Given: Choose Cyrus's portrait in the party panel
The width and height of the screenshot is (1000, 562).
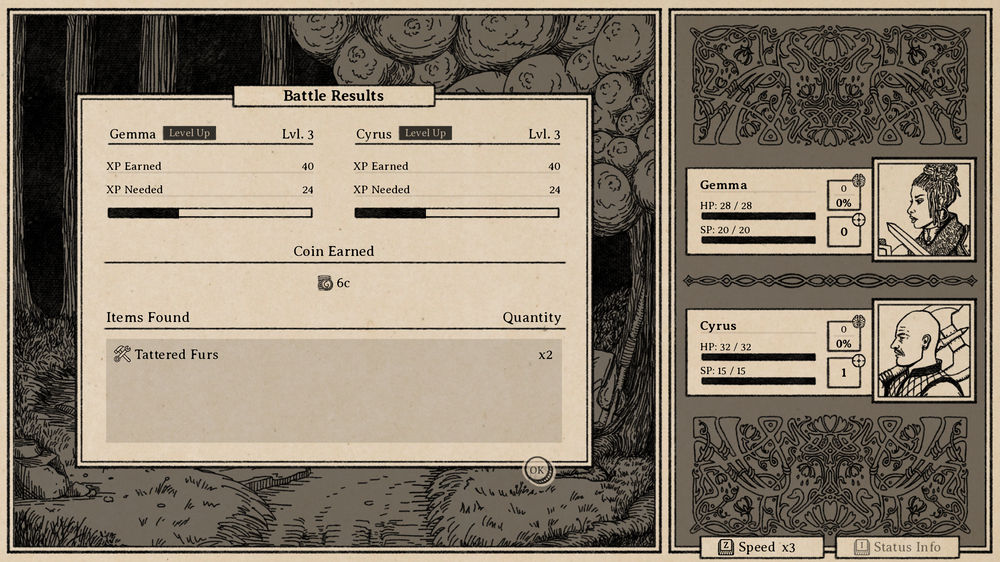Looking at the screenshot, I should click(x=923, y=351).
